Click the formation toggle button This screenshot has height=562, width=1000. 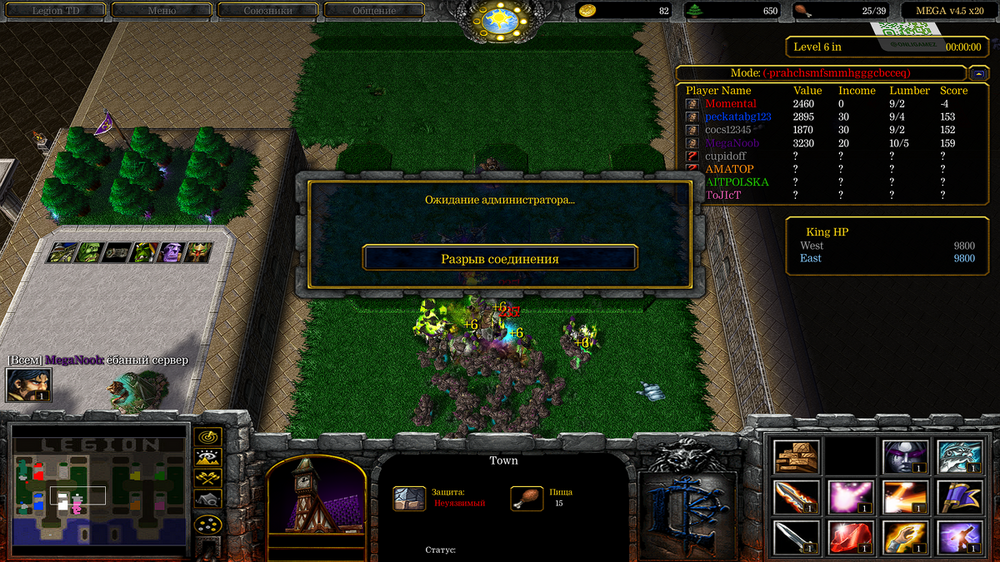[x=208, y=523]
